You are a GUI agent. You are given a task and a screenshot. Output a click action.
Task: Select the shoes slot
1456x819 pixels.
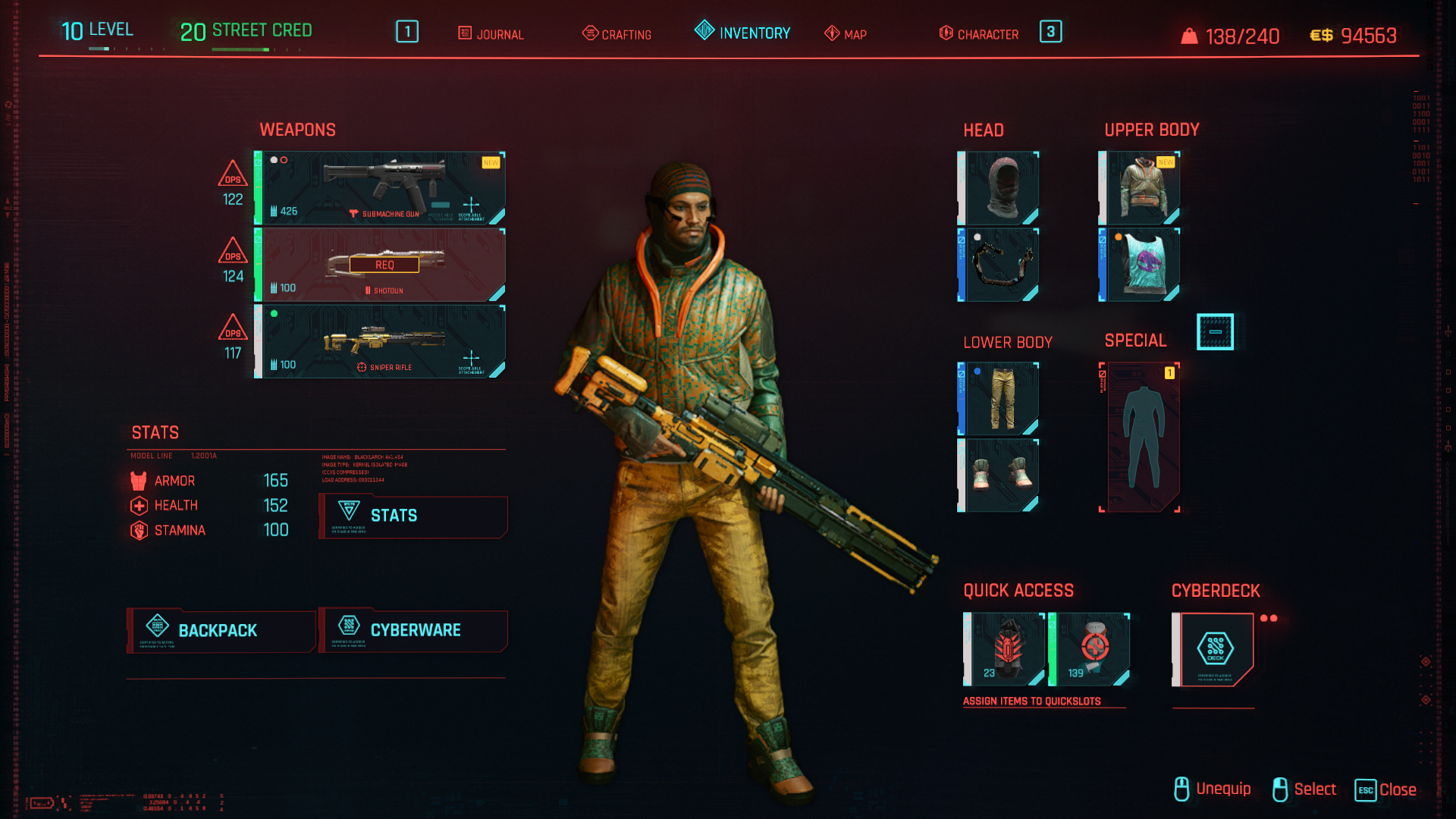pos(999,475)
